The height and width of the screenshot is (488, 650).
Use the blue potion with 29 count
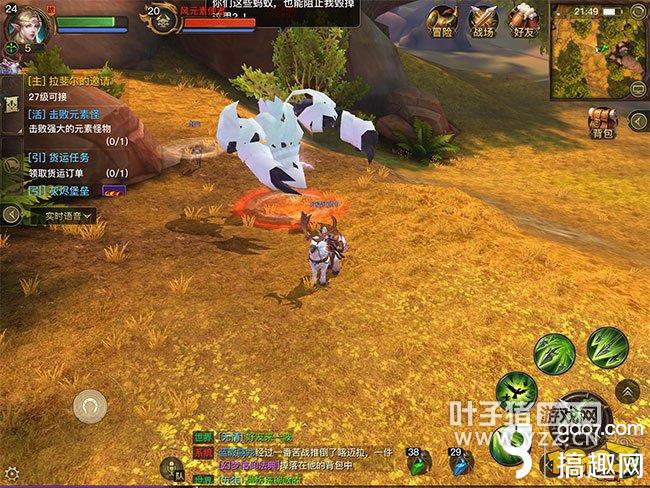[461, 463]
